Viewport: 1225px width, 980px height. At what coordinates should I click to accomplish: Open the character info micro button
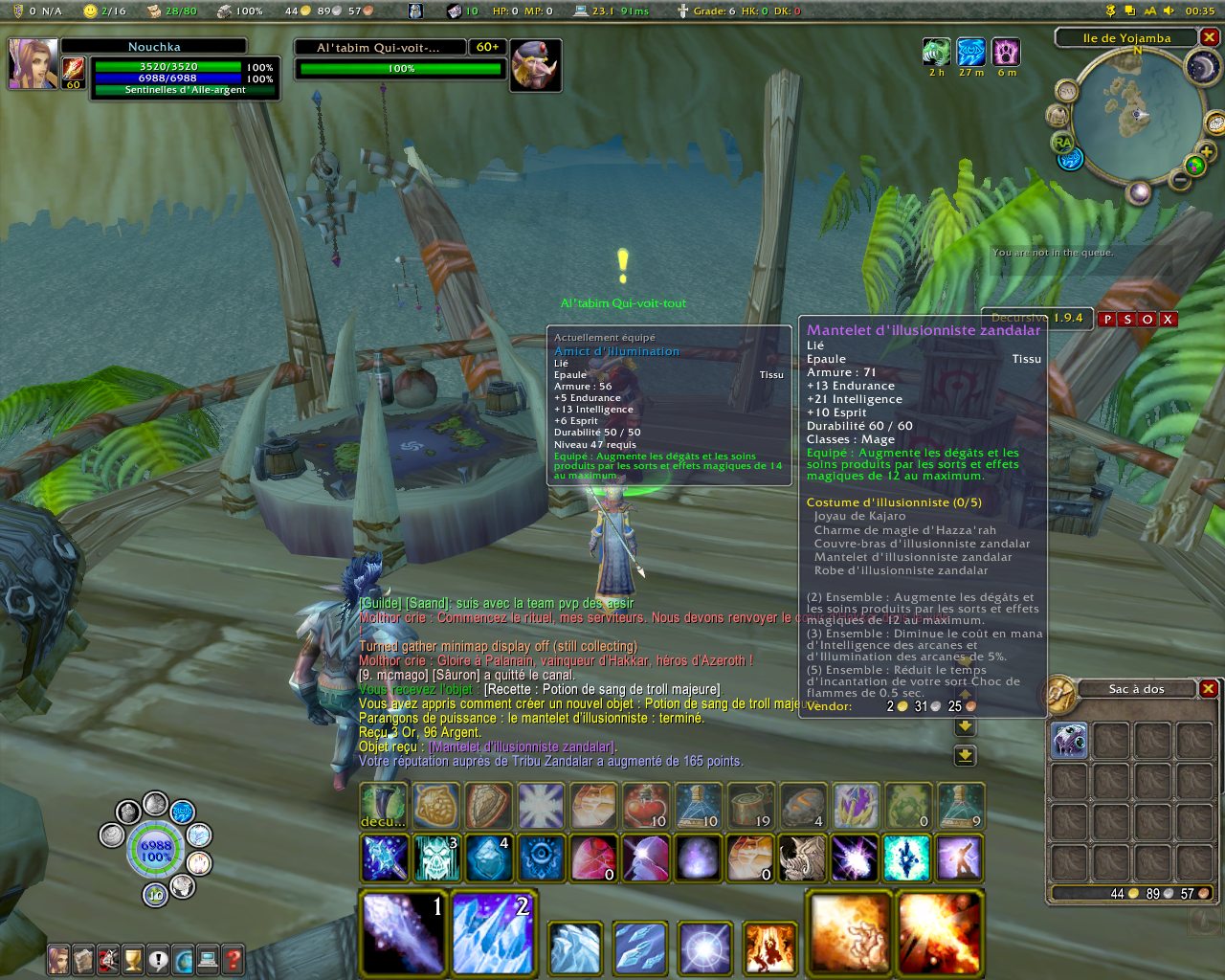tap(59, 959)
